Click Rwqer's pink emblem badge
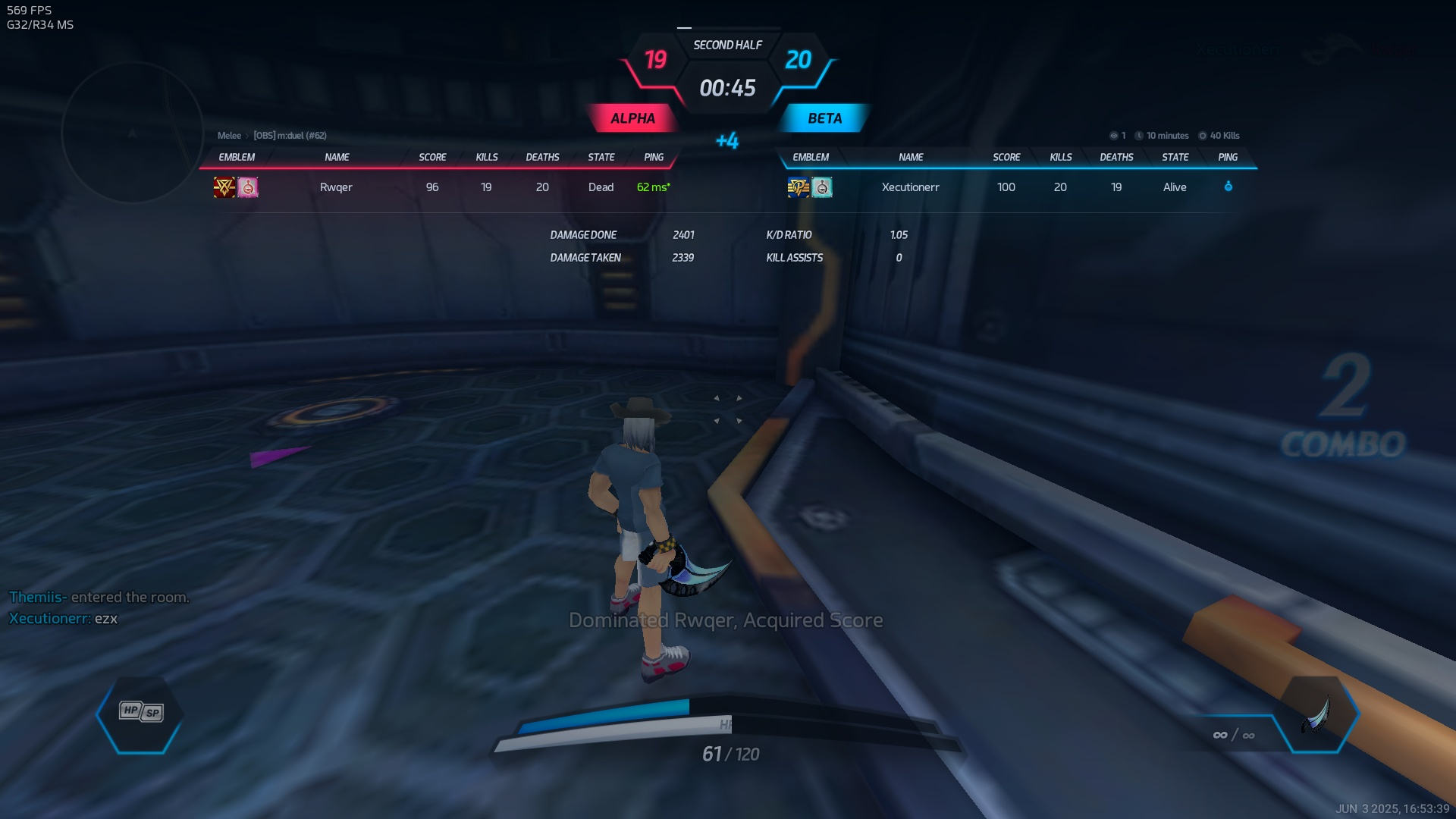 248,187
